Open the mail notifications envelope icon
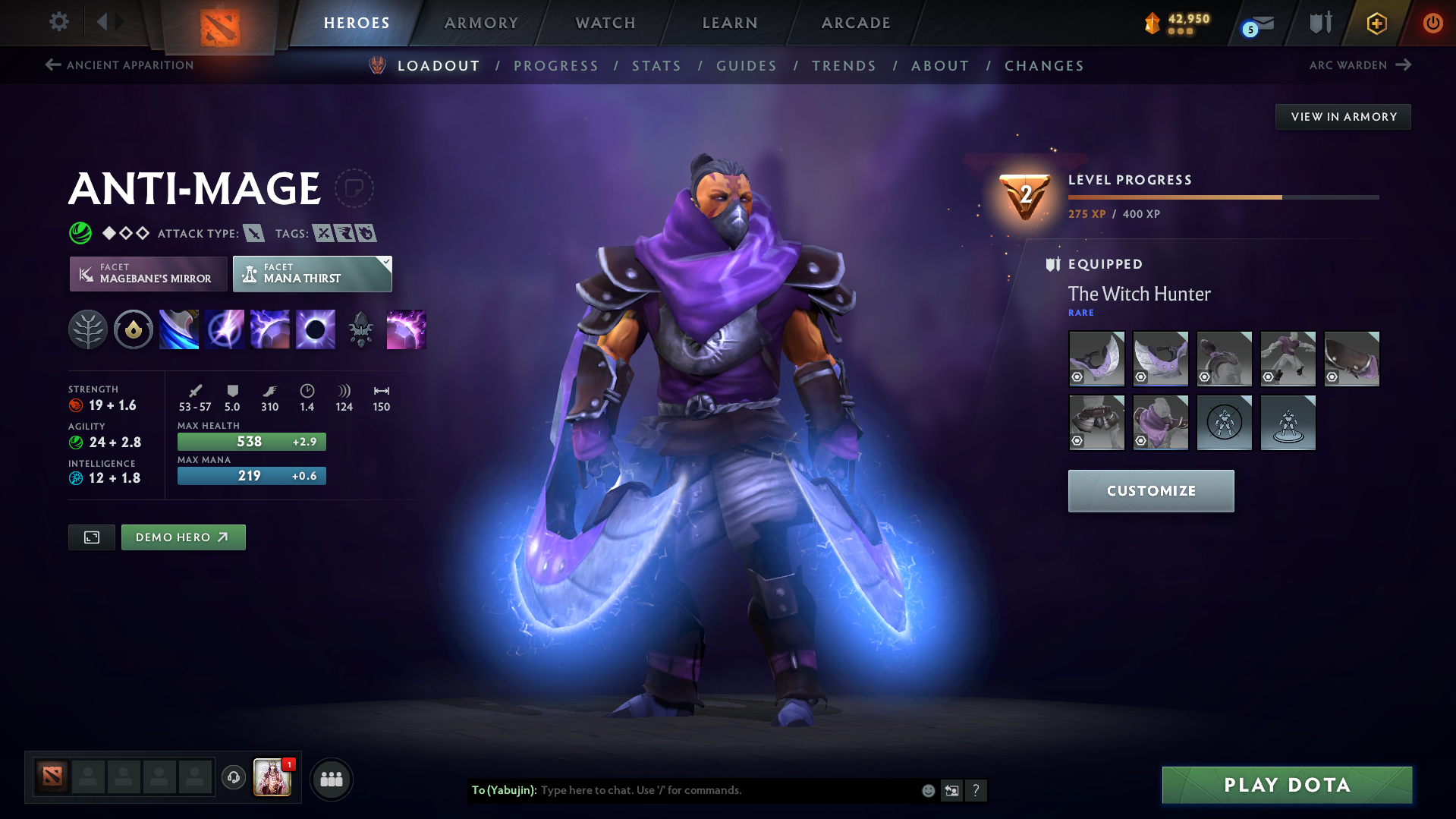 coord(1253,23)
